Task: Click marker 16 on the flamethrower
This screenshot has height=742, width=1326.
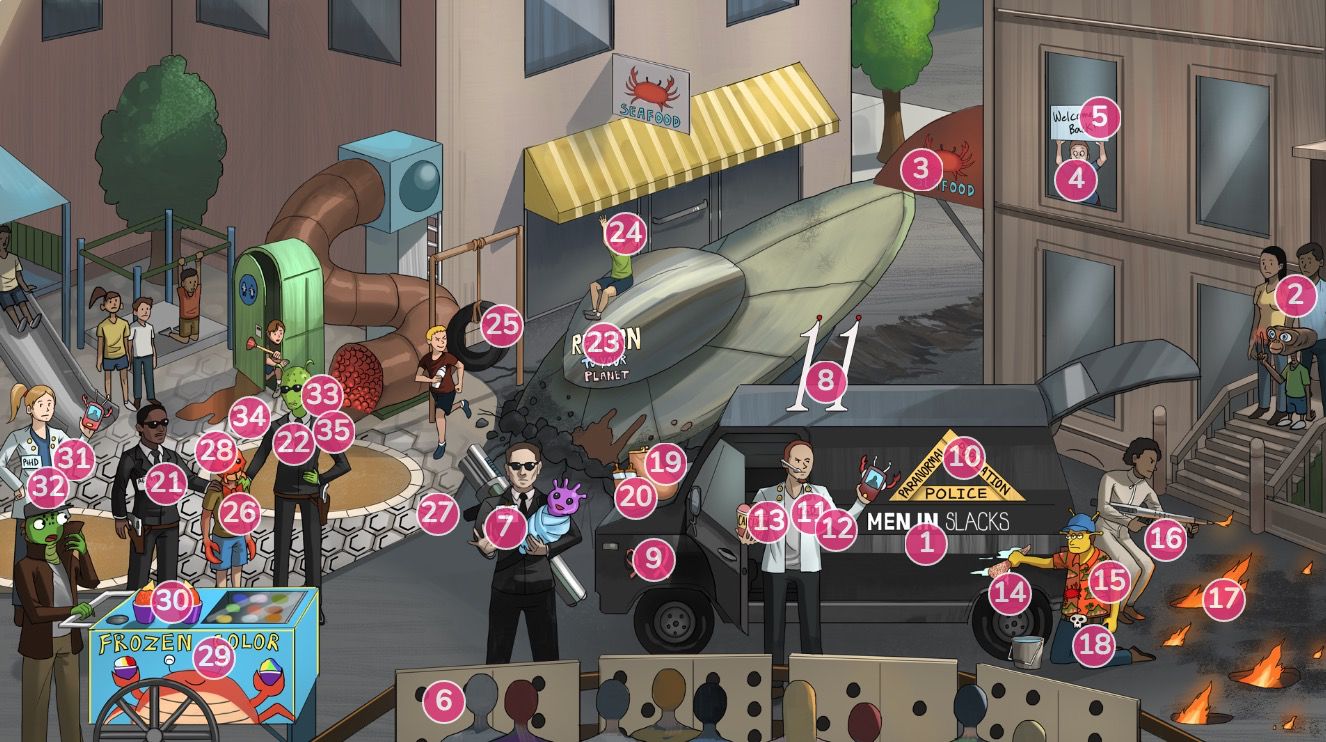Action: [1165, 540]
